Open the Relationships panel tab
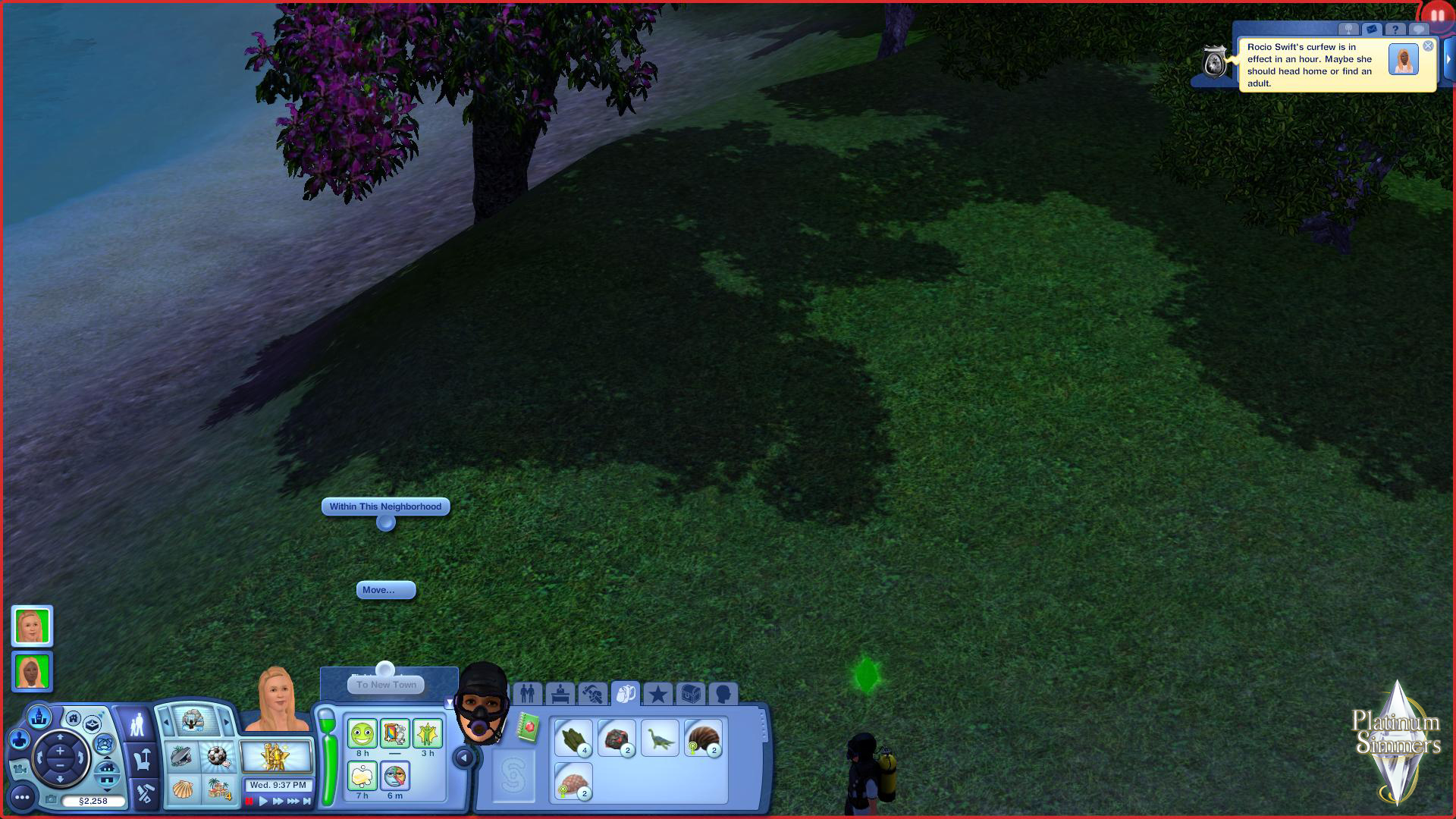This screenshot has height=819, width=1456. [x=527, y=694]
